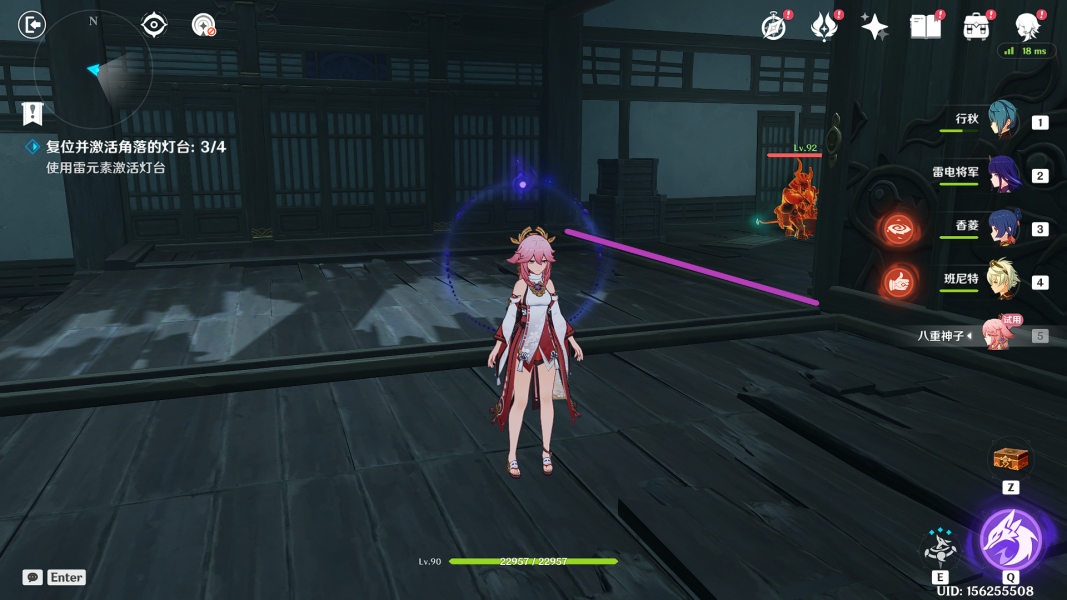This screenshot has width=1067, height=600.
Task: Open the quest banner with exclamation mark
Action: (x=33, y=113)
